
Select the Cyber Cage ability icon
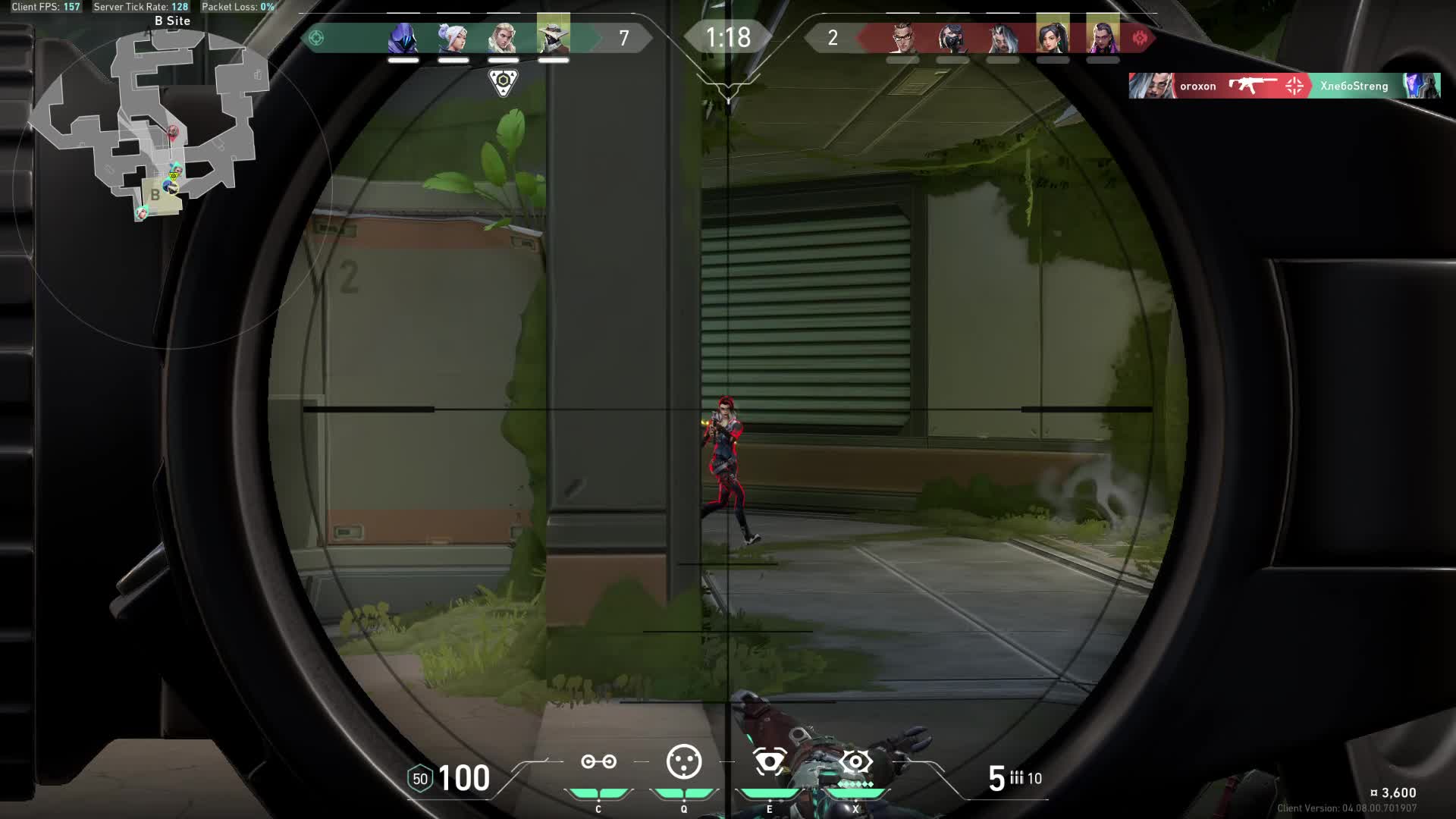683,761
